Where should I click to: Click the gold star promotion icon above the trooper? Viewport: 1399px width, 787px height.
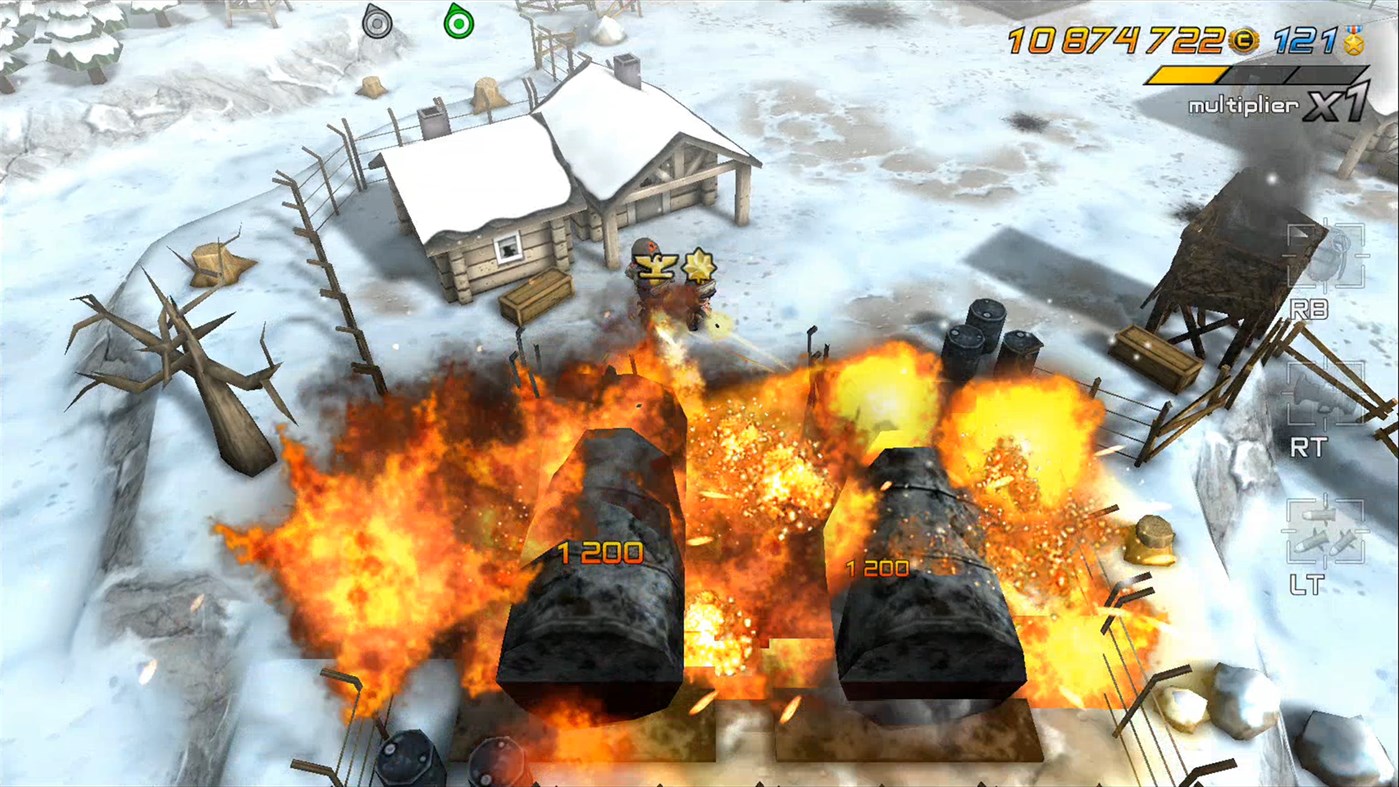702,267
